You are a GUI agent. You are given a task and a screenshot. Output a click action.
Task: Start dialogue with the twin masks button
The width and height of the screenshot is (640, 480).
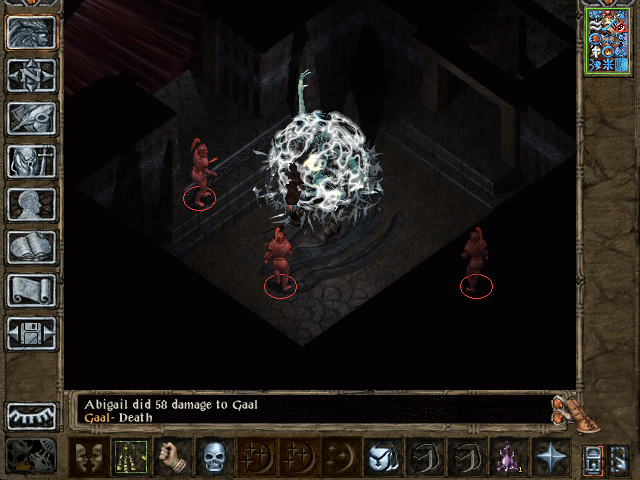(x=88, y=458)
